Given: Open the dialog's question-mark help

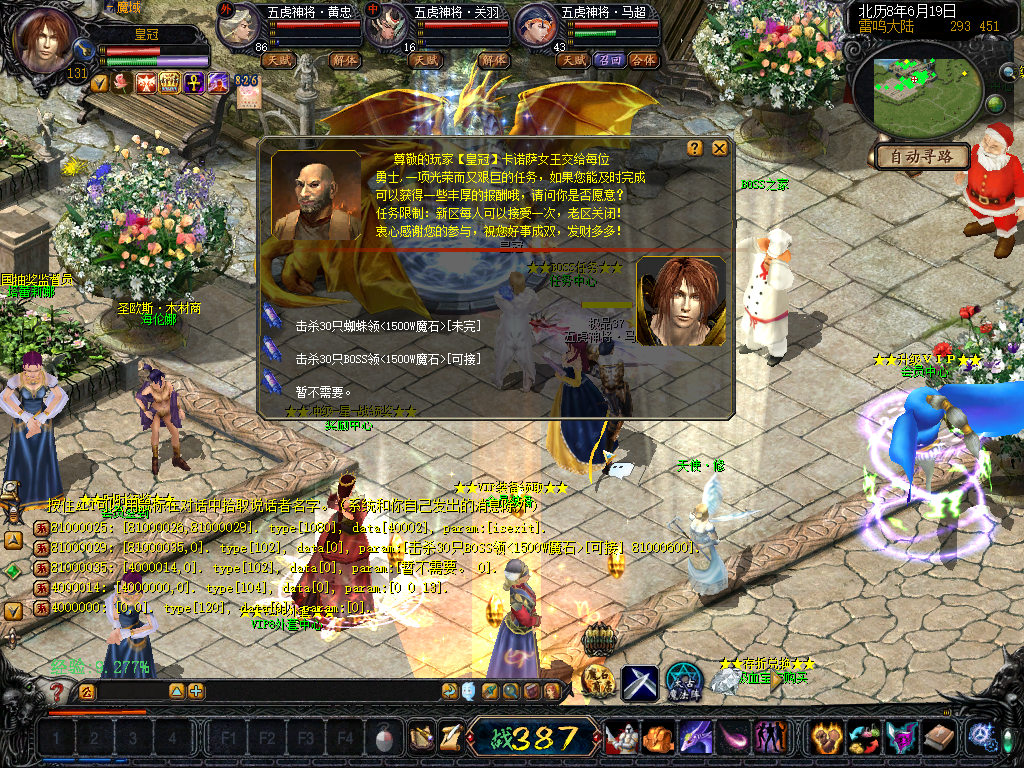Looking at the screenshot, I should point(695,148).
